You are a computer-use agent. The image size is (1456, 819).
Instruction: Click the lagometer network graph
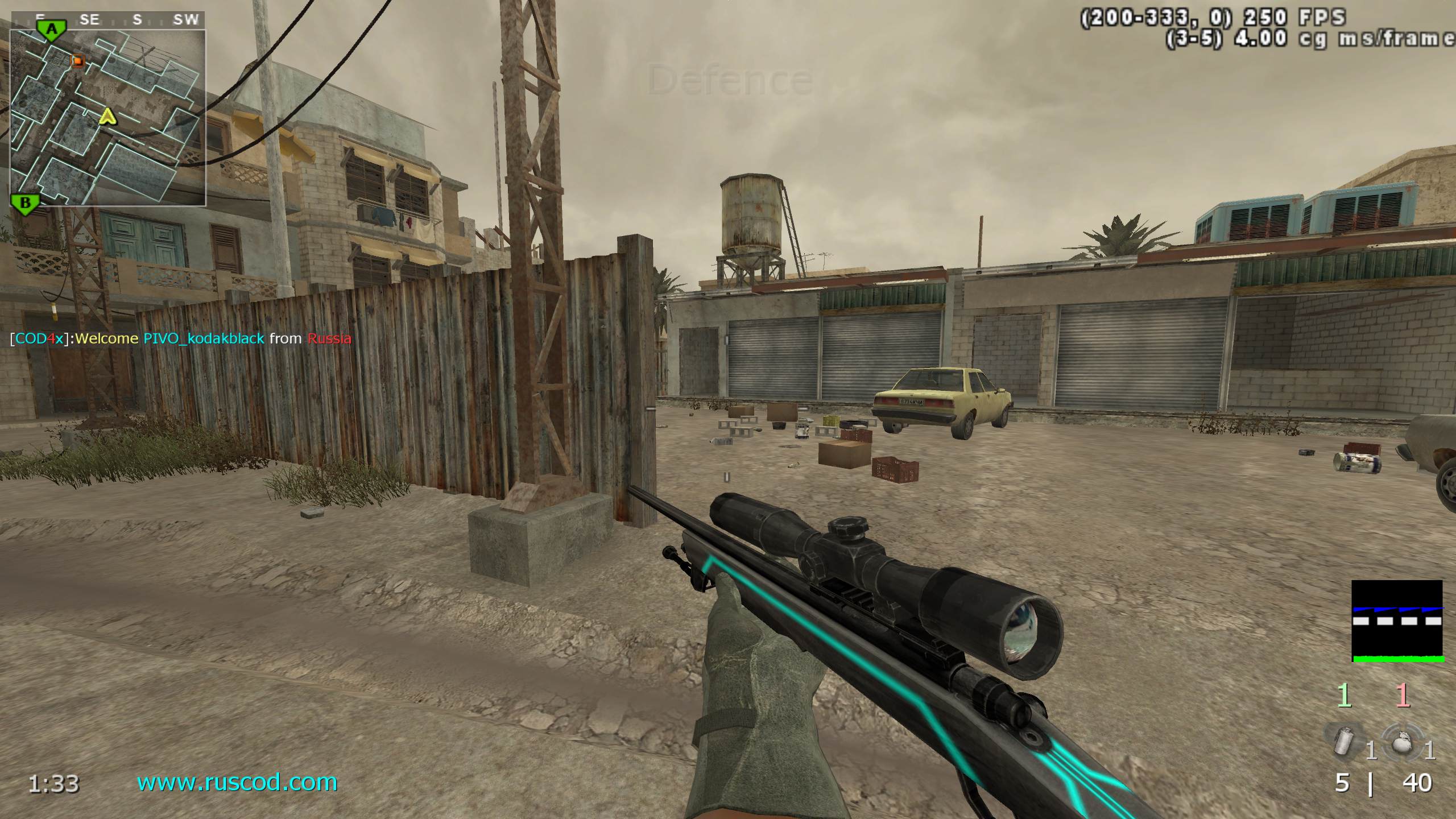click(1397, 621)
